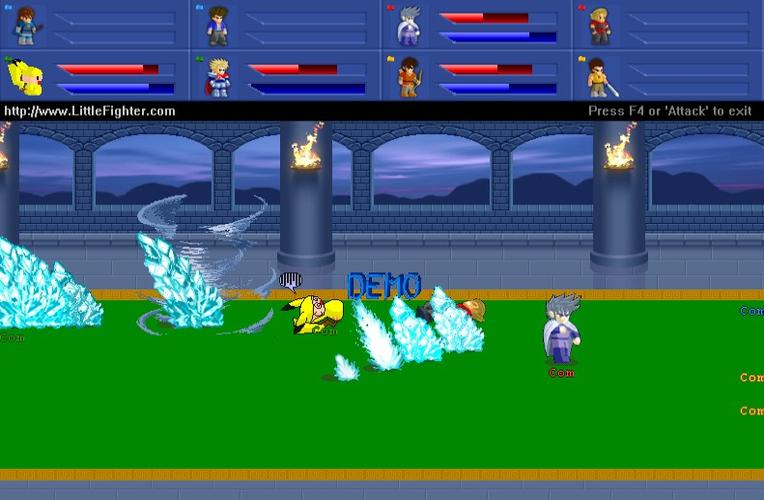Click the white-haired caped fighter portrait
Viewport: 764px width, 500px height.
point(408,25)
